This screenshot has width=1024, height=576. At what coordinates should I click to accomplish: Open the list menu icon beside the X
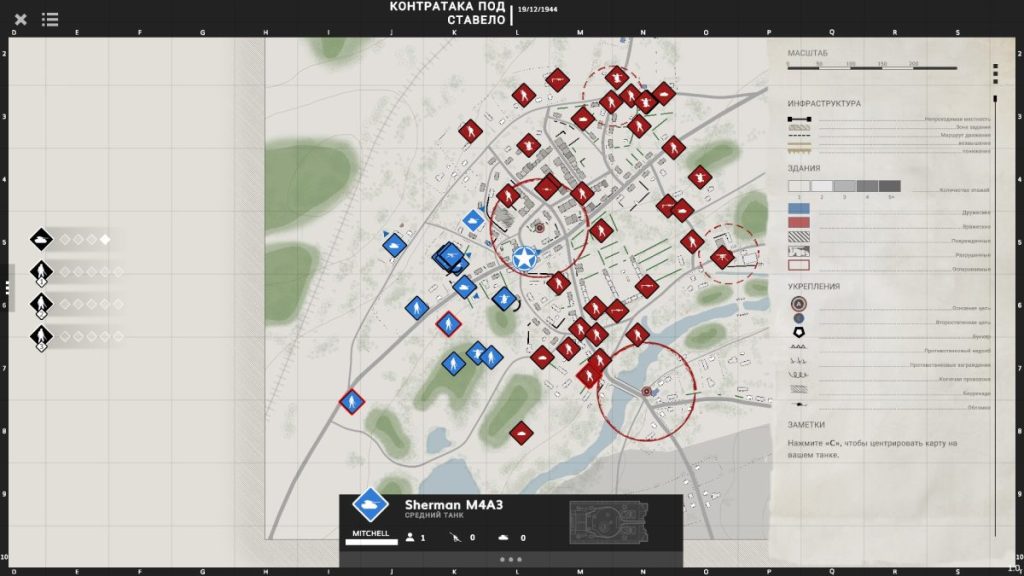50,19
